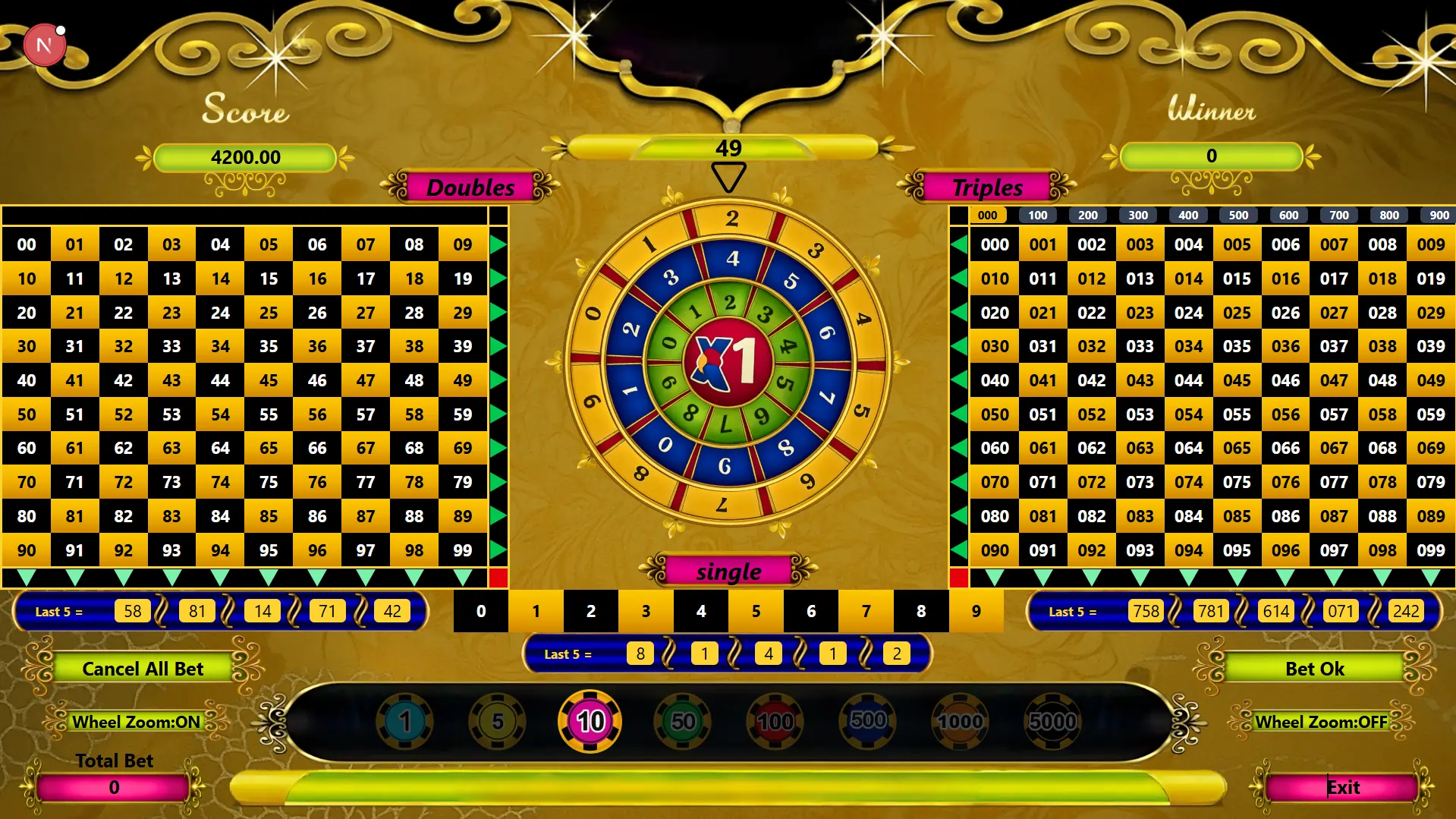The height and width of the screenshot is (819, 1456).
Task: Select the 5 value betting chip
Action: click(x=498, y=722)
